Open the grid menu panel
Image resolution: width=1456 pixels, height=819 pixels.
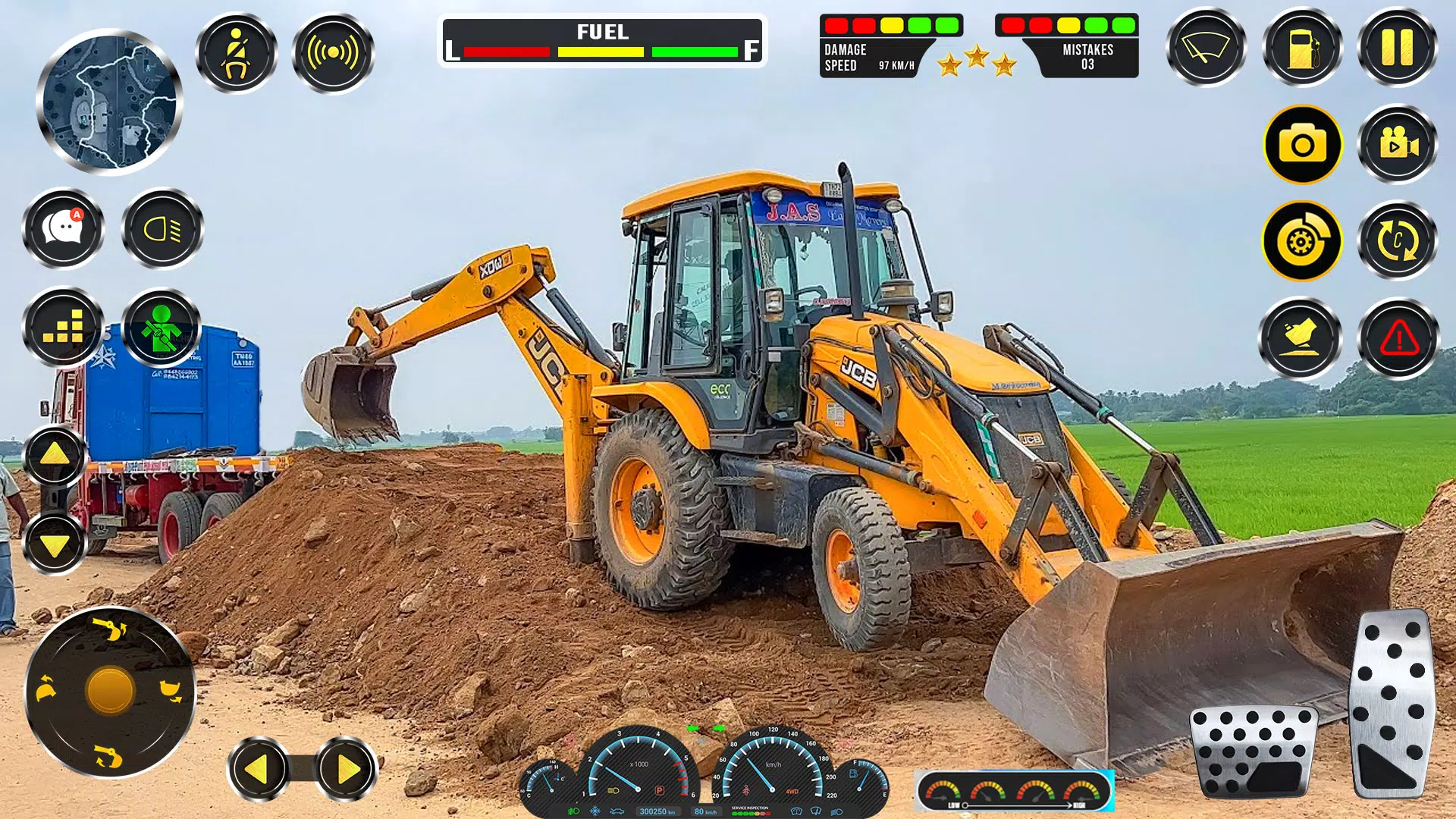click(64, 329)
